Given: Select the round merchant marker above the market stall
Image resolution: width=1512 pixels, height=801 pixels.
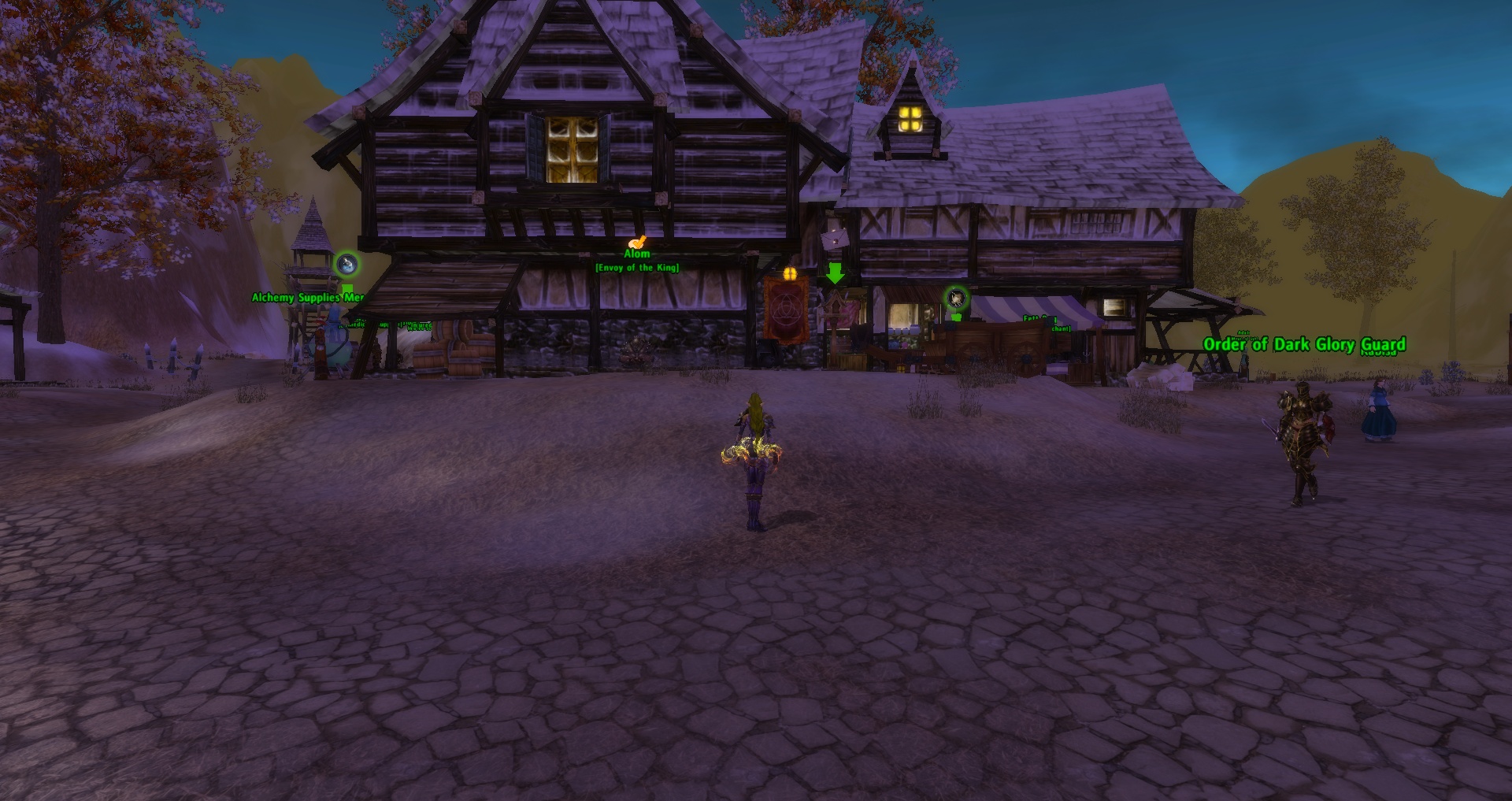Looking at the screenshot, I should tap(956, 298).
